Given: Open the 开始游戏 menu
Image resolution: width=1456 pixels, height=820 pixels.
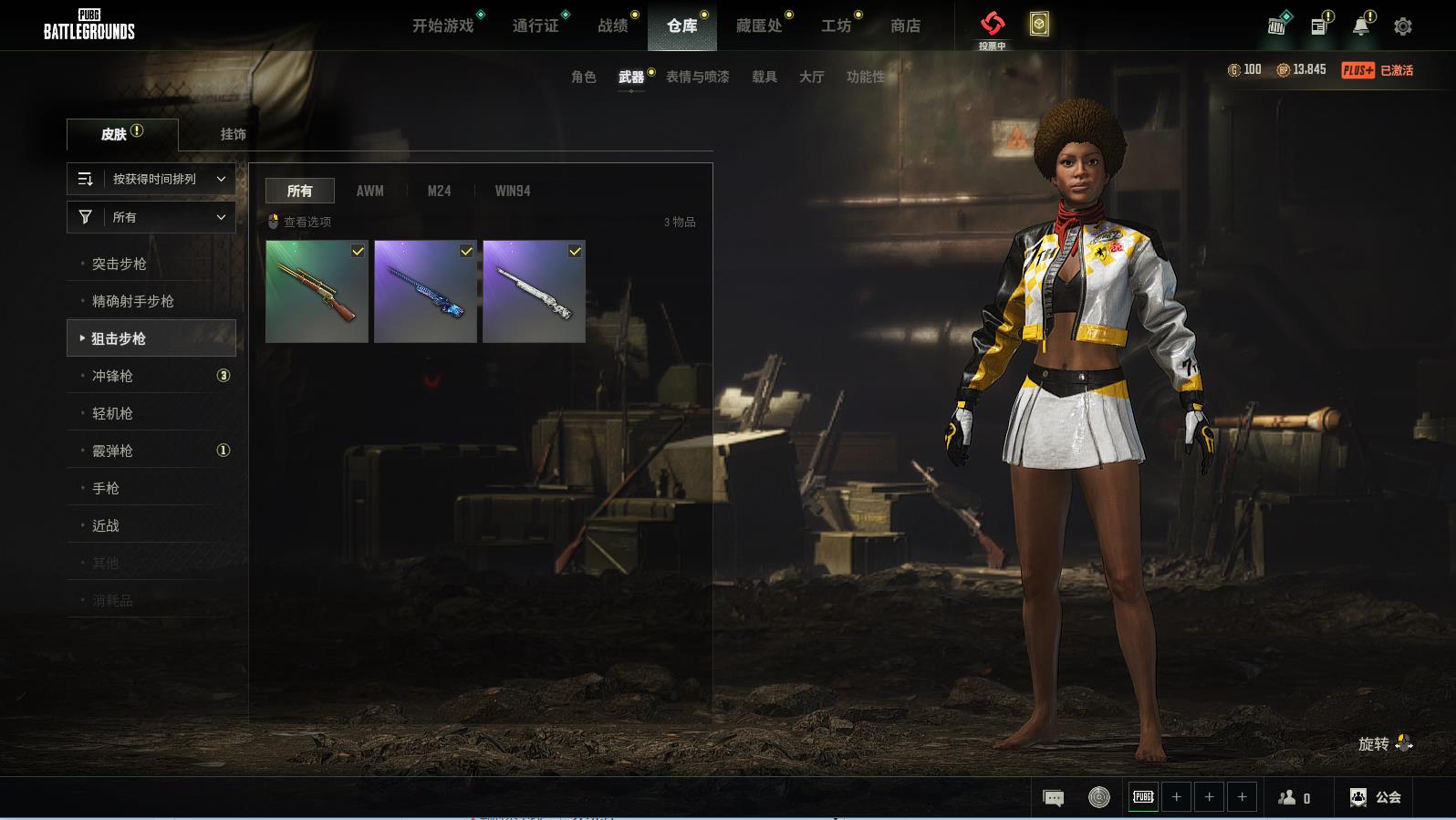Looking at the screenshot, I should tap(442, 26).
